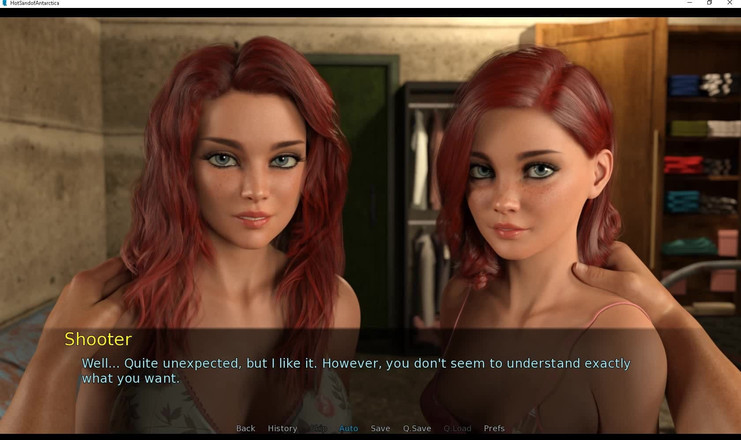Quick save with Q.Save
This screenshot has height=440, width=741.
(417, 428)
